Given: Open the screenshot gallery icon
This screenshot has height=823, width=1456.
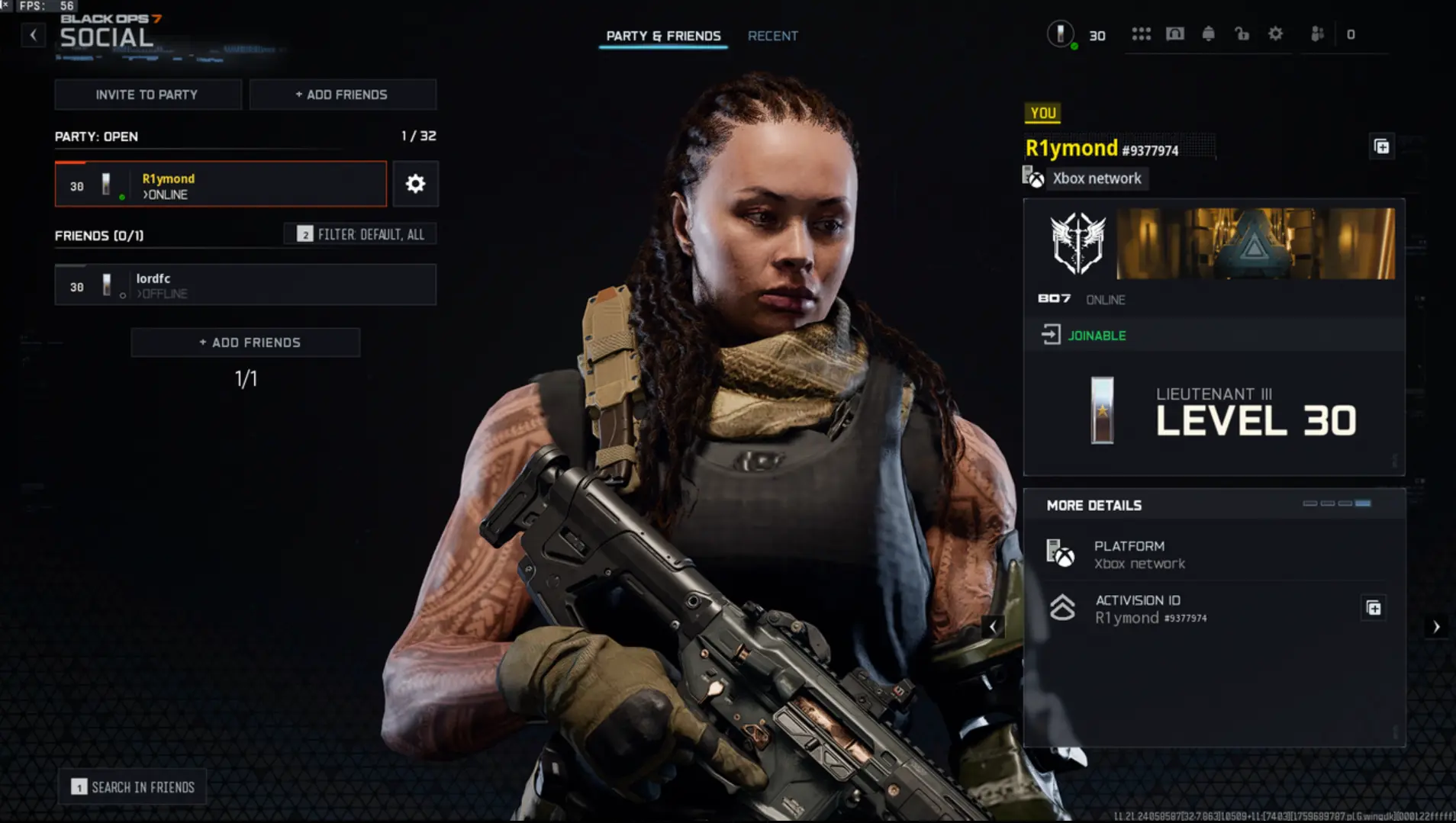Looking at the screenshot, I should click(x=1175, y=34).
